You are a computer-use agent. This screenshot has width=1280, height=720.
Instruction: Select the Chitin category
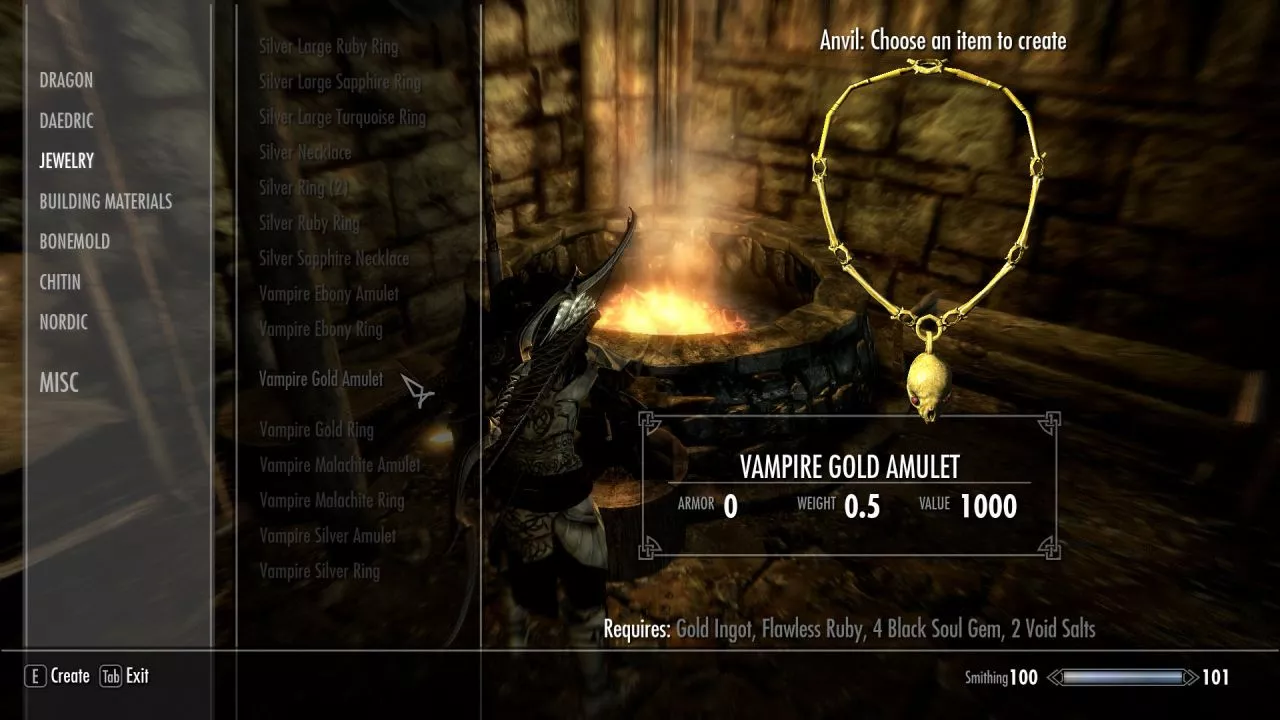pos(60,282)
